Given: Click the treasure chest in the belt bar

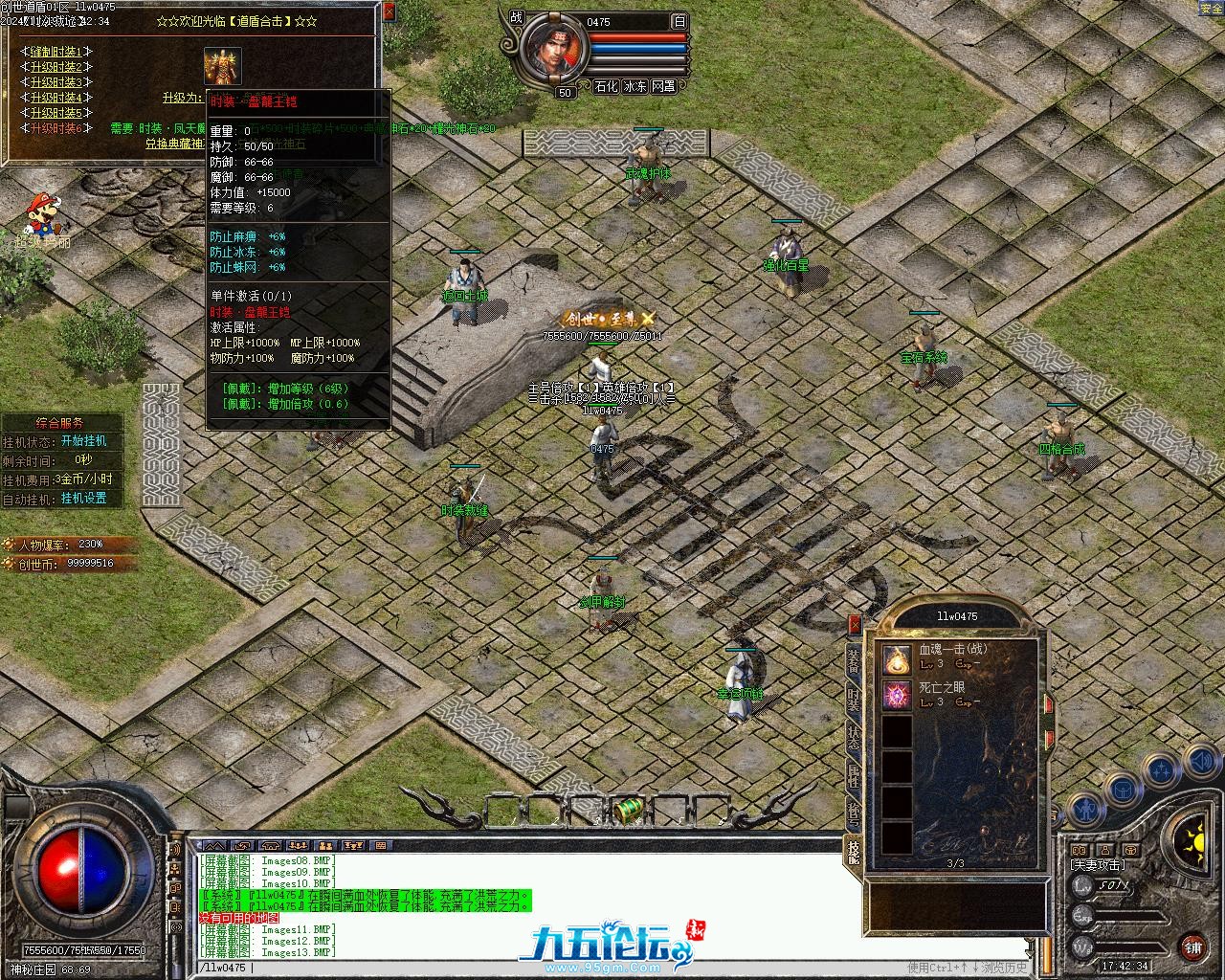Looking at the screenshot, I should [x=629, y=810].
